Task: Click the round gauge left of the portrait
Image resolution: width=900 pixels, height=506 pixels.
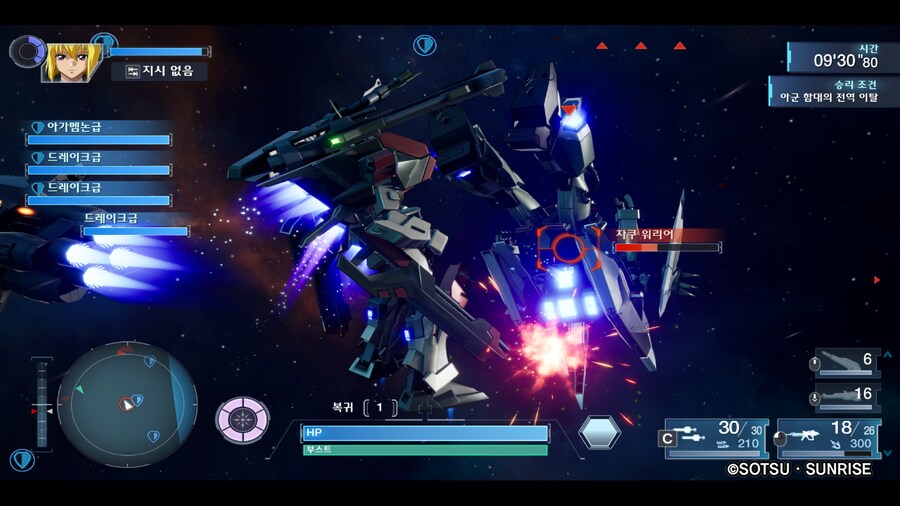Action: click(x=26, y=51)
